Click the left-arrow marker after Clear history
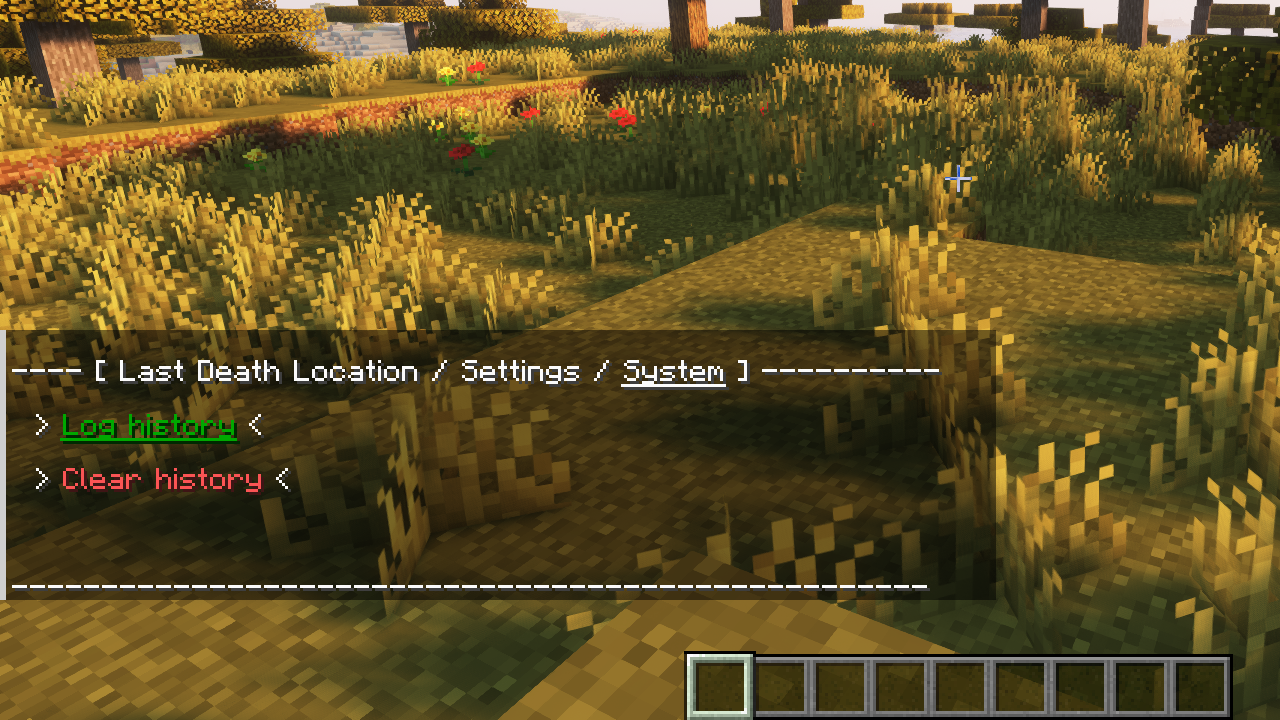The image size is (1280, 720). [283, 480]
